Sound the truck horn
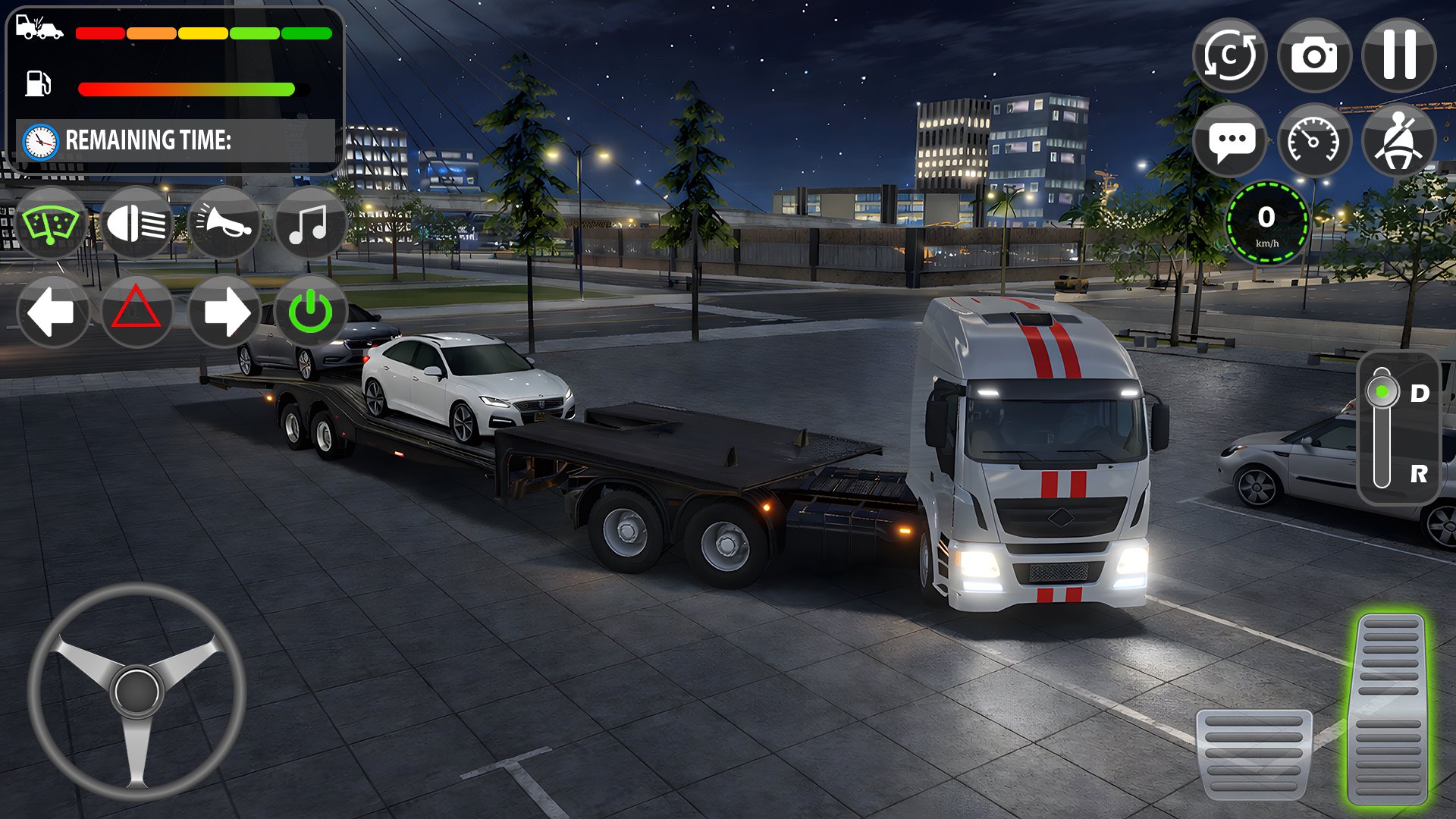This screenshot has width=1456, height=819. pos(224,224)
